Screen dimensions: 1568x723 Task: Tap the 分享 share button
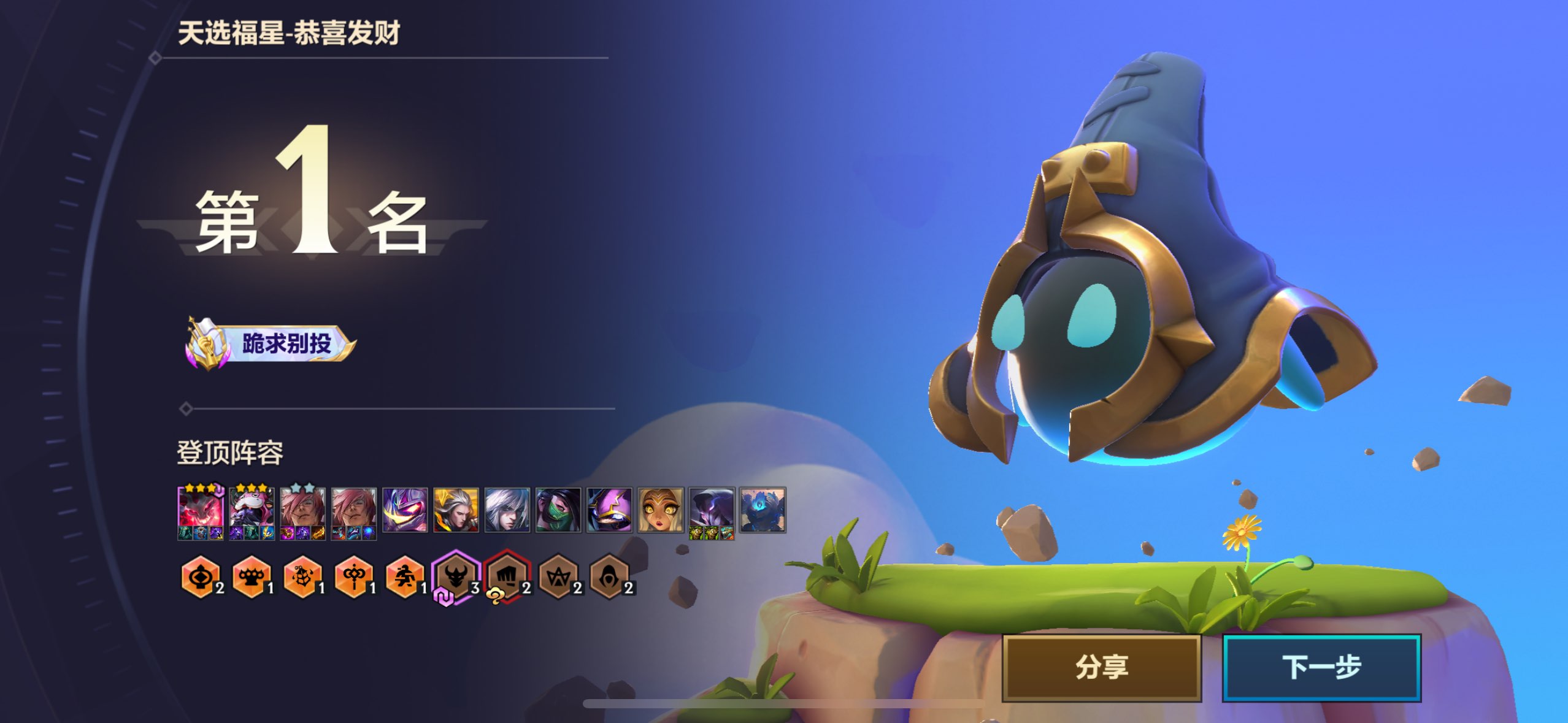tap(1102, 667)
